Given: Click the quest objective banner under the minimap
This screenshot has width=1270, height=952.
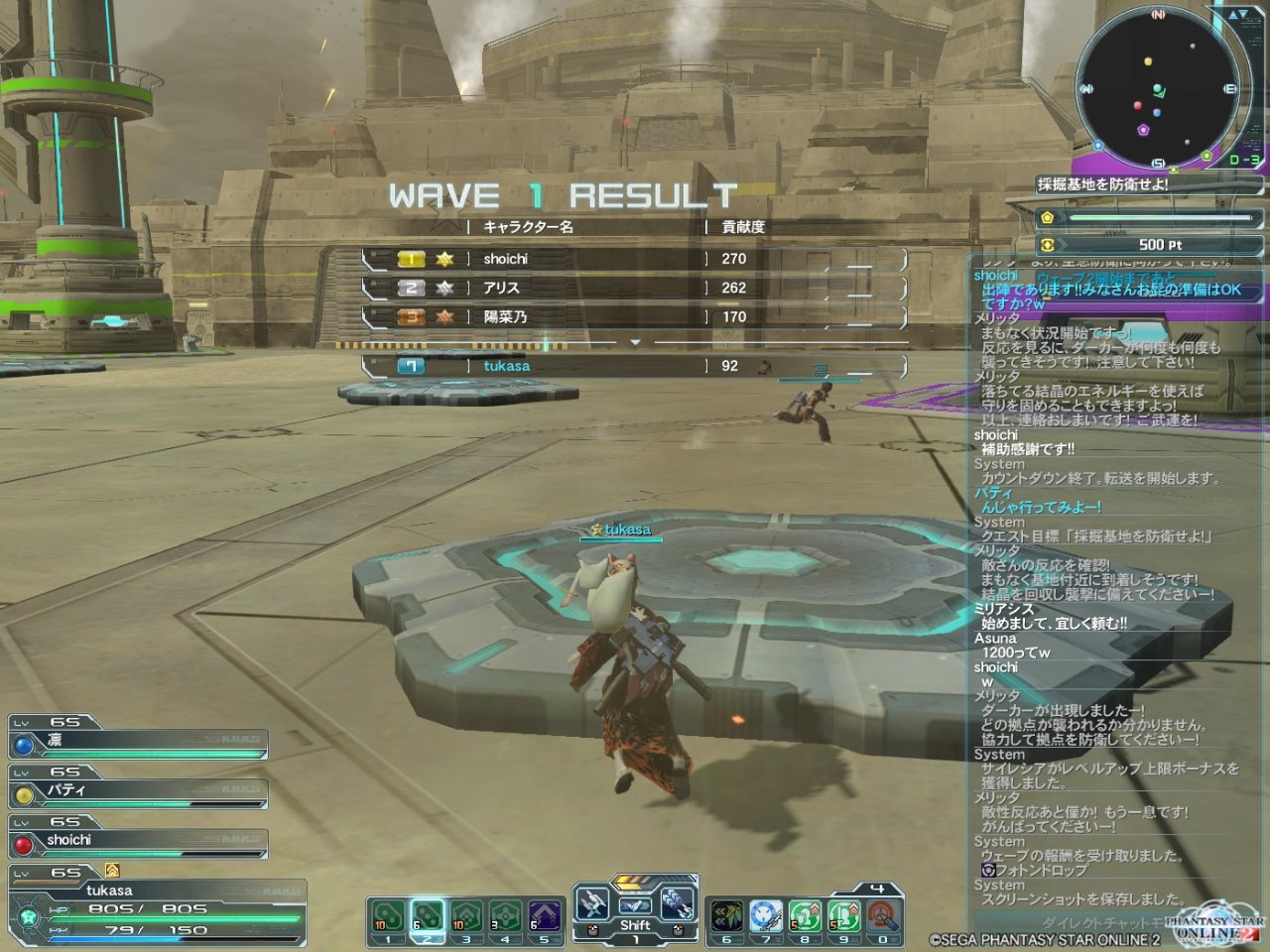Looking at the screenshot, I should [1102, 184].
